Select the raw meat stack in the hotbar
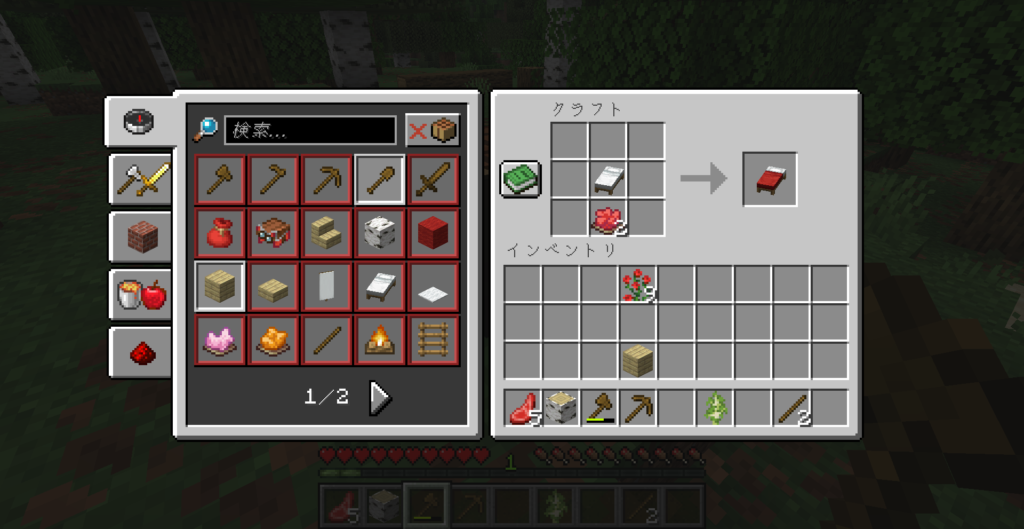 click(x=523, y=408)
